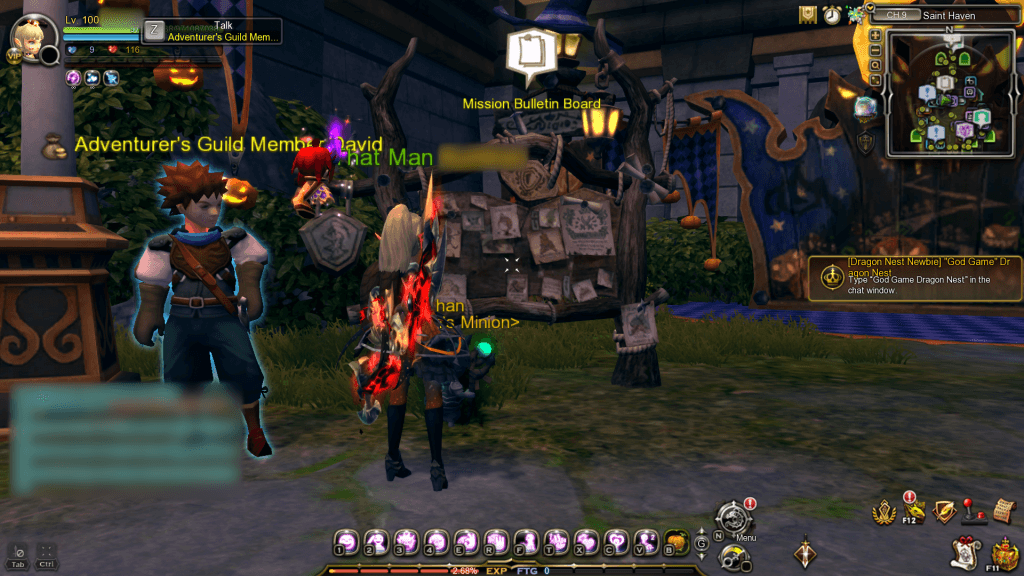The height and width of the screenshot is (576, 1024).
Task: Click the parchment scroll with red ribbon
Action: (966, 551)
